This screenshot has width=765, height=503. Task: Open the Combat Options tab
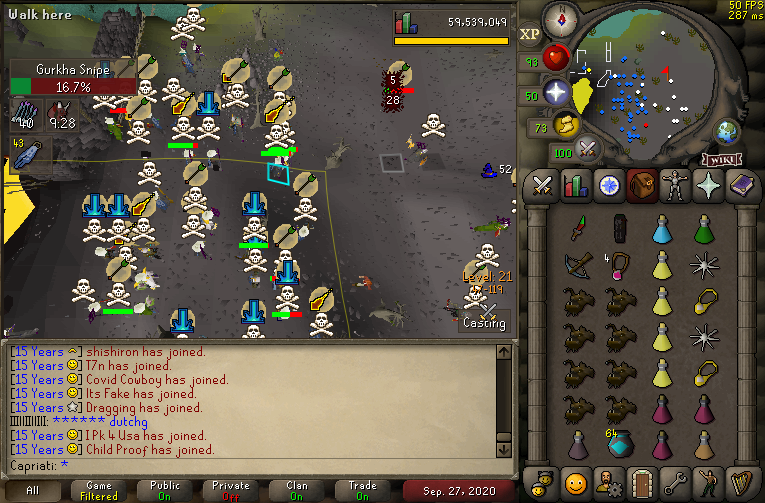coord(543,185)
